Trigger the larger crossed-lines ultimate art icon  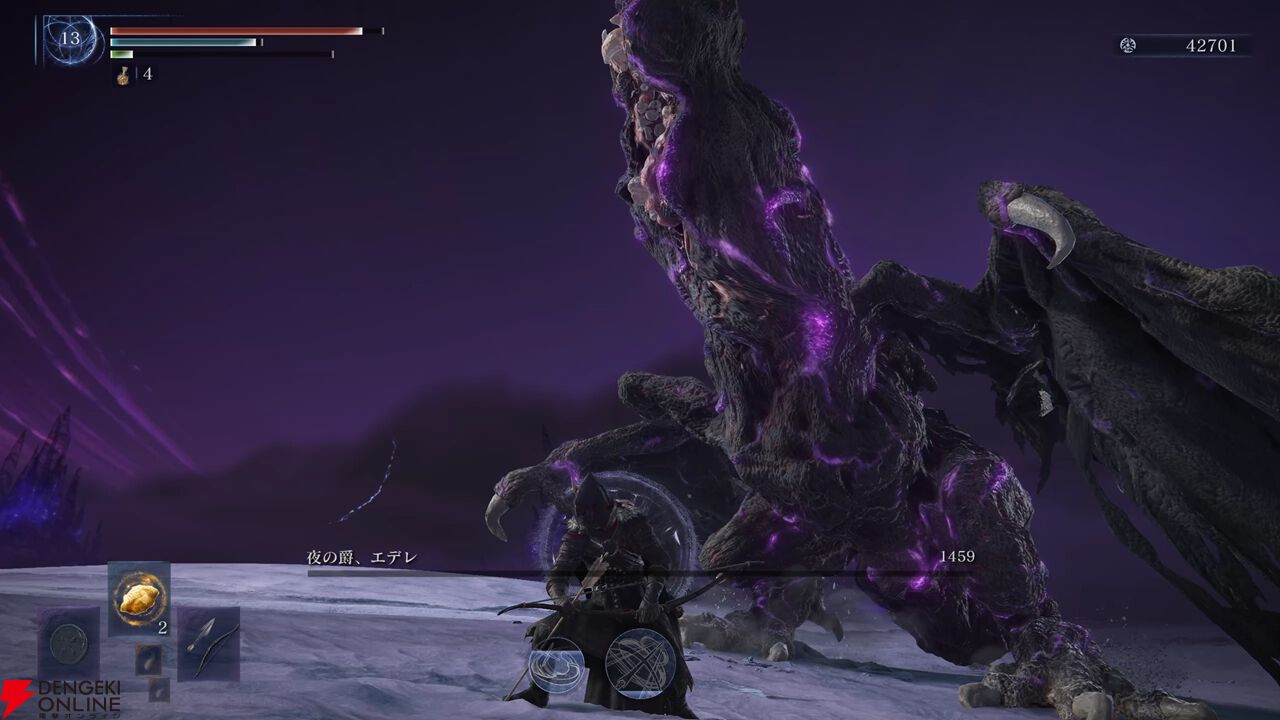coord(641,662)
